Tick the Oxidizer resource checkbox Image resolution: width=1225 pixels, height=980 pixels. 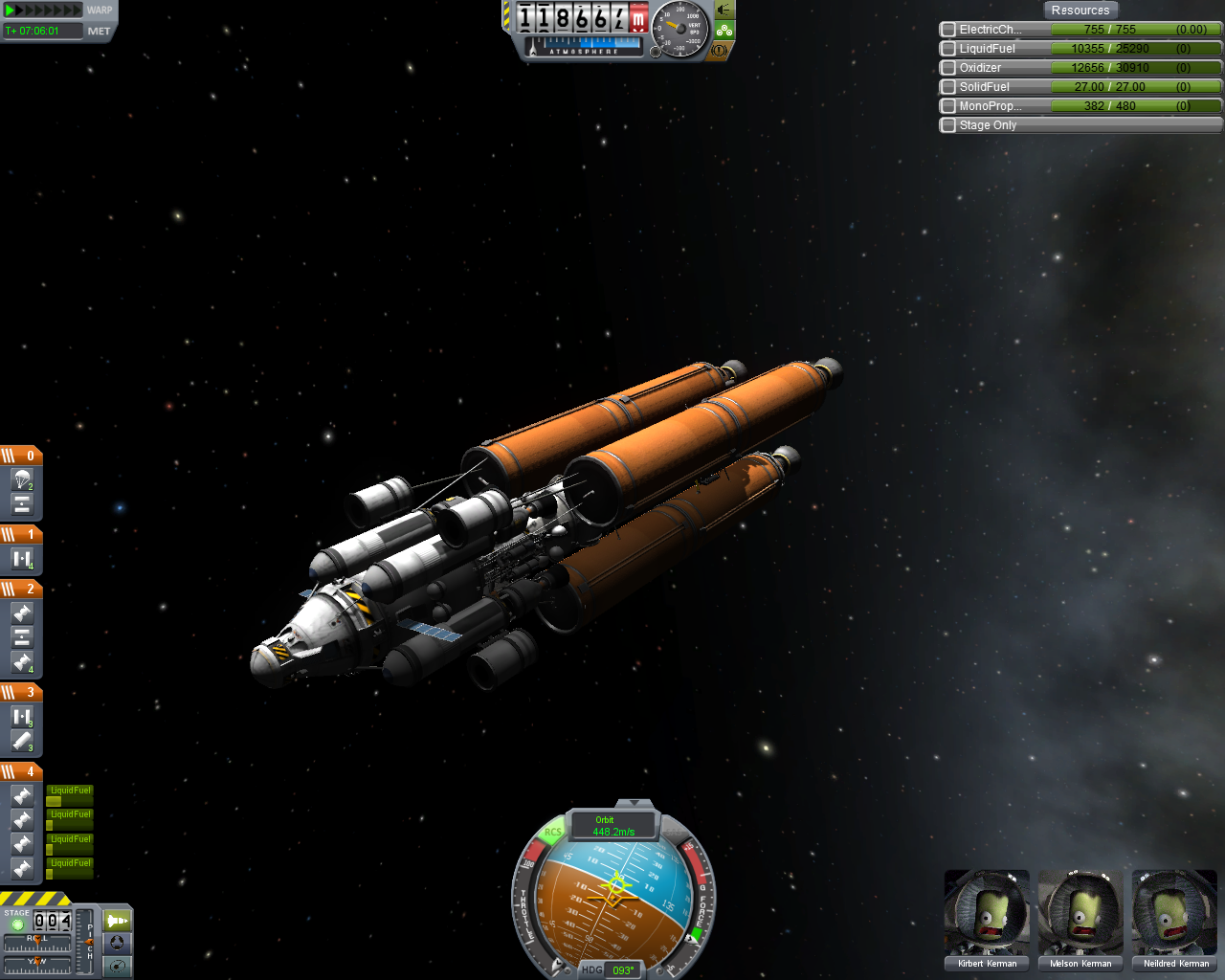[948, 68]
